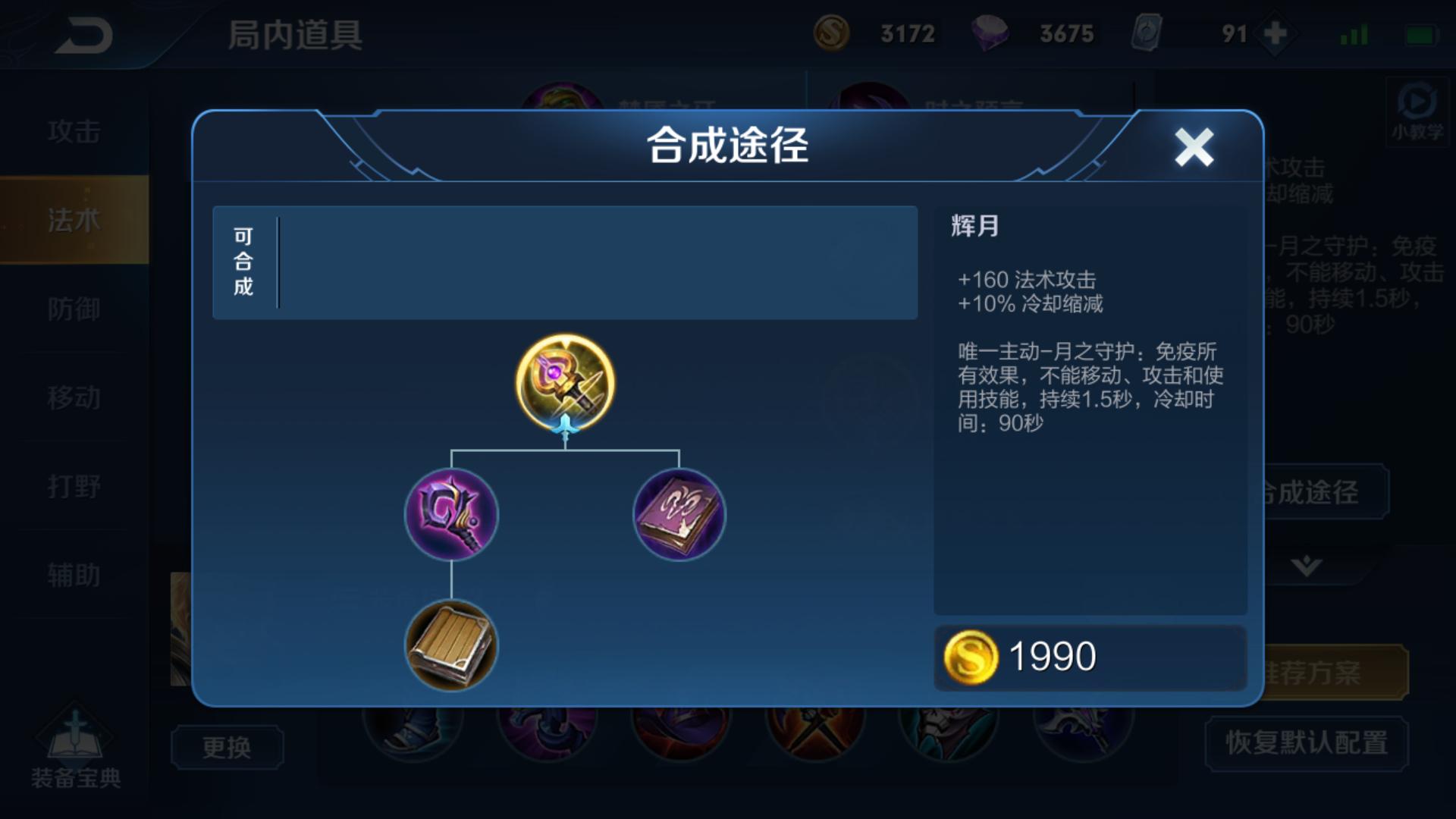Open the 打野 item category

tap(76, 487)
